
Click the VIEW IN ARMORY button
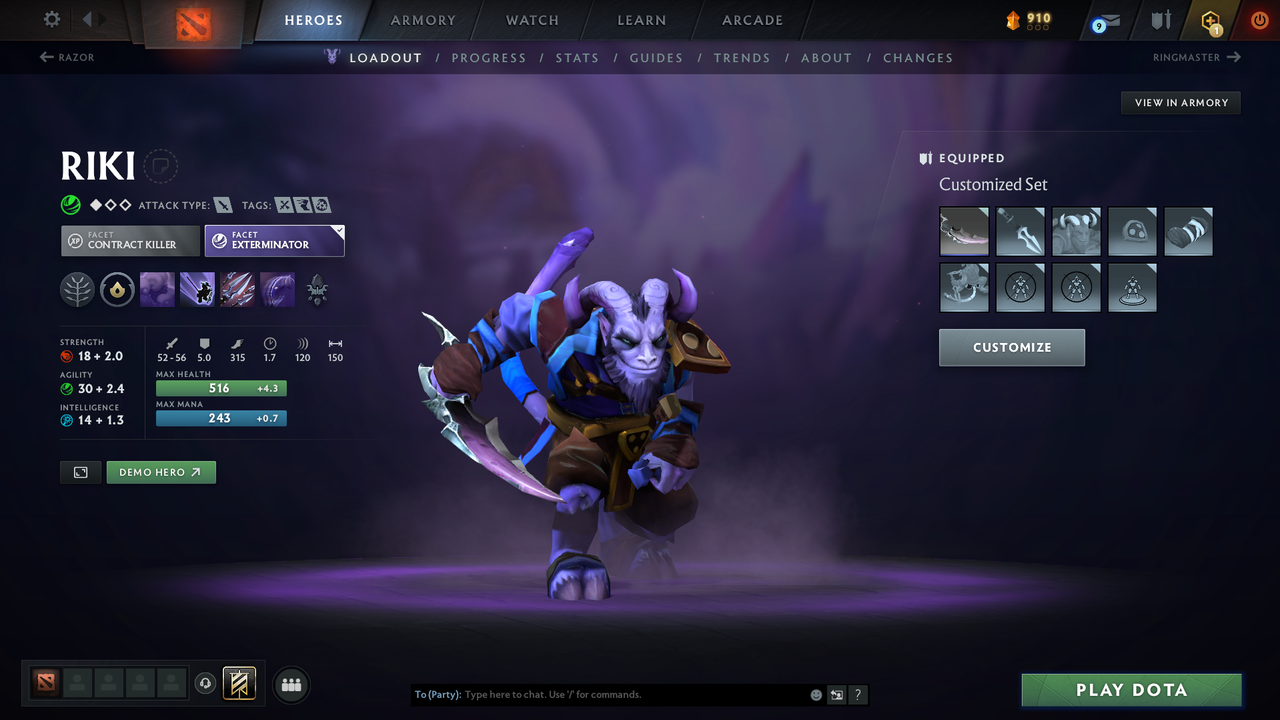tap(1180, 102)
